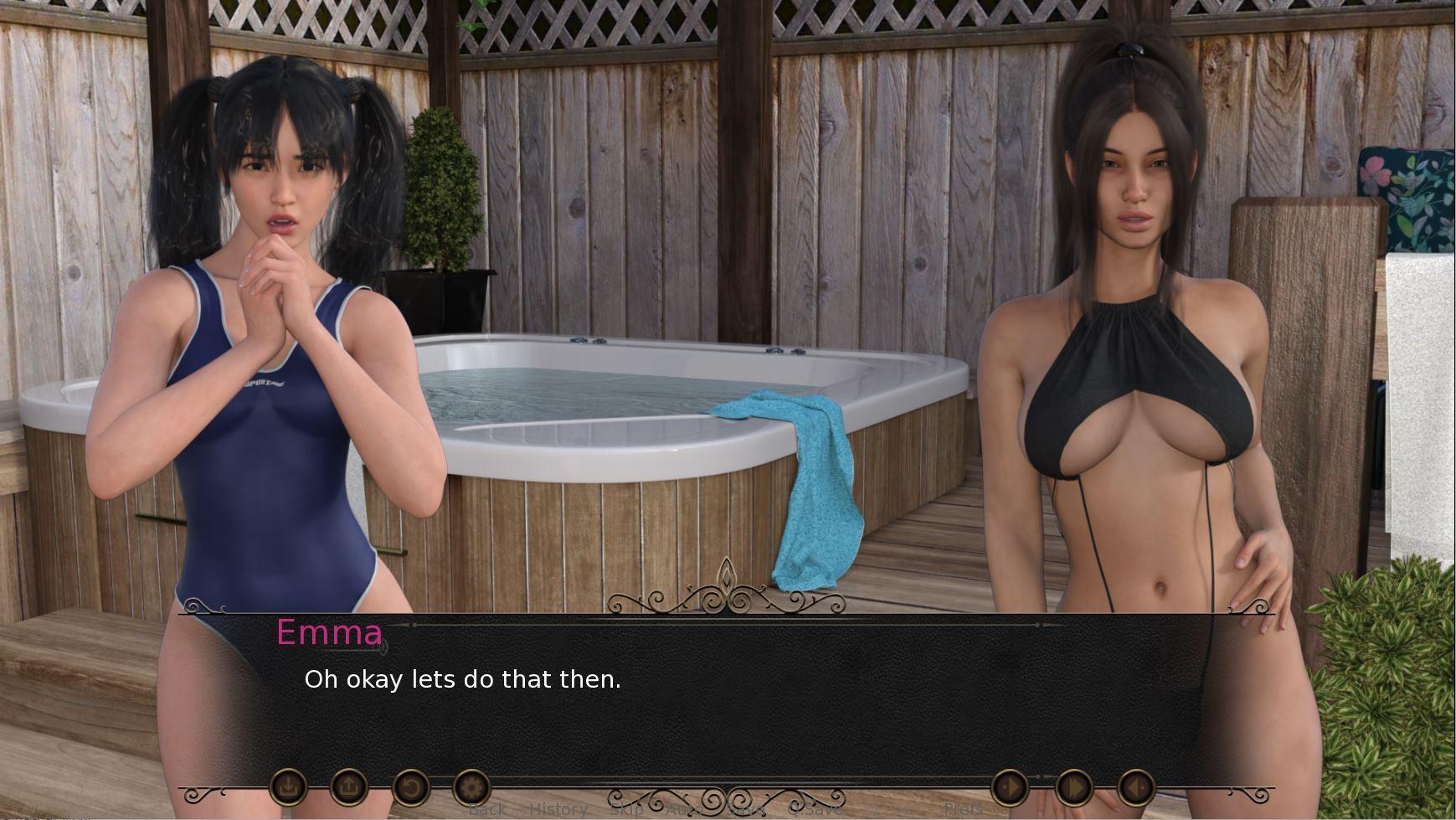Open the History log
The image size is (1456, 820).
558,809
